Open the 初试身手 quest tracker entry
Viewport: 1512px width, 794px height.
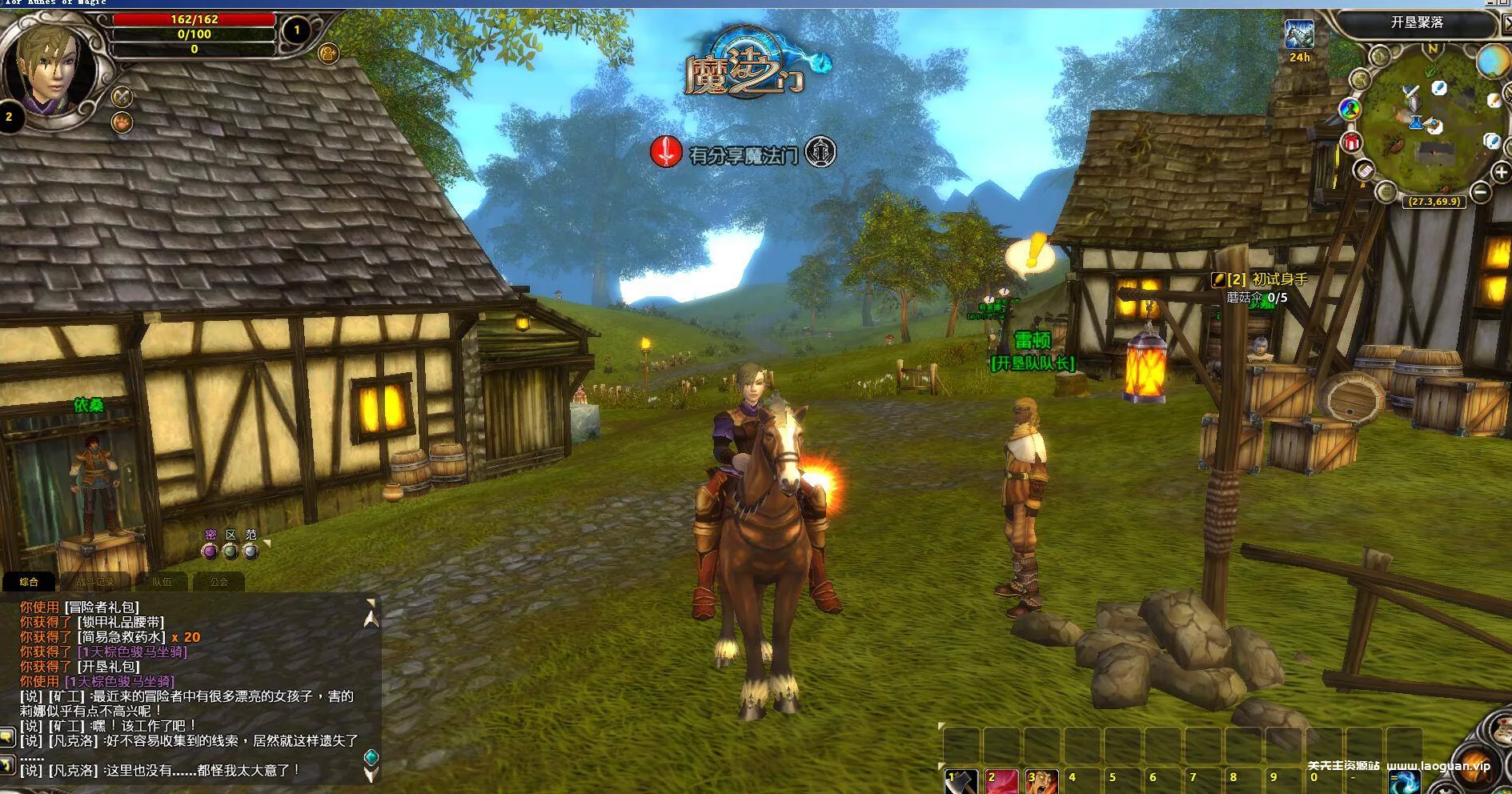1279,279
